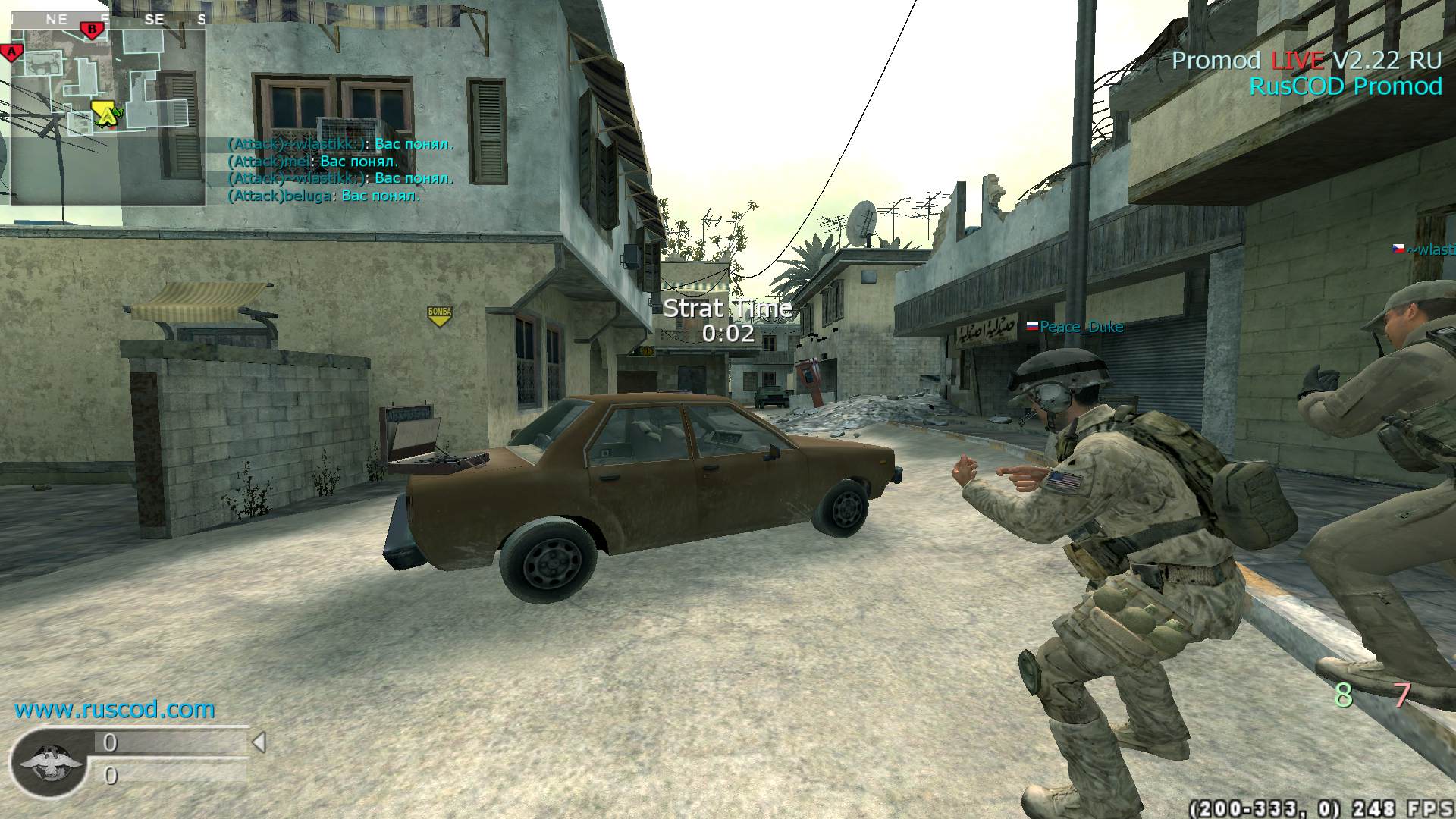Click the yellow player arrow on minimap
Image resolution: width=1456 pixels, height=819 pixels.
[x=108, y=114]
